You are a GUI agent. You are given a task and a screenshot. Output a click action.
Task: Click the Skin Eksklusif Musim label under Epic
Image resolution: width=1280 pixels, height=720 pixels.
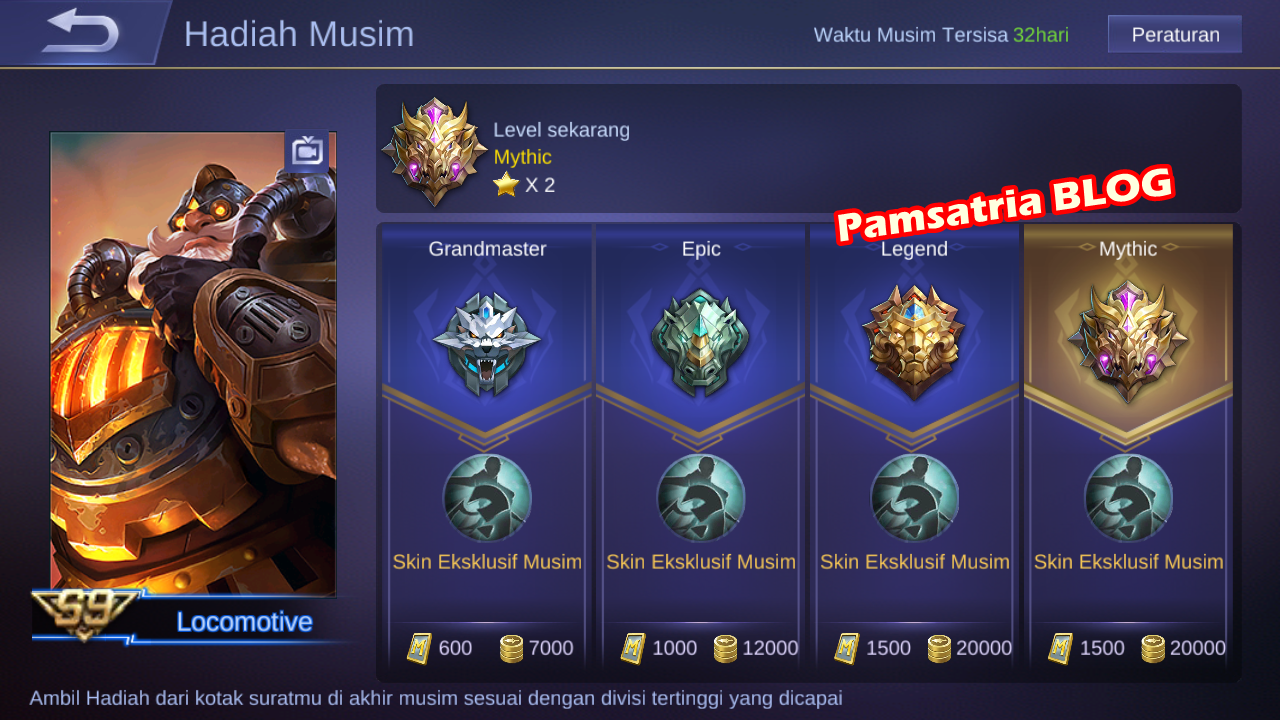(x=701, y=561)
